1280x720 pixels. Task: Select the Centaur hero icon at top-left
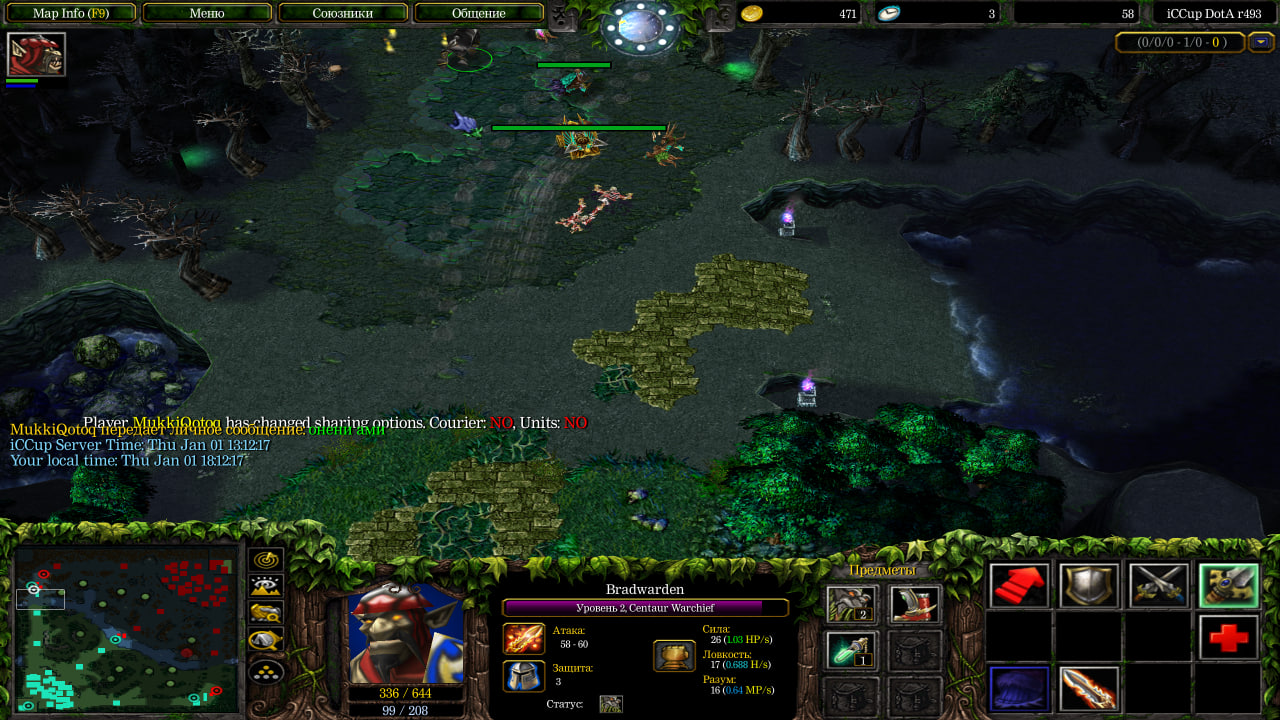(x=36, y=55)
